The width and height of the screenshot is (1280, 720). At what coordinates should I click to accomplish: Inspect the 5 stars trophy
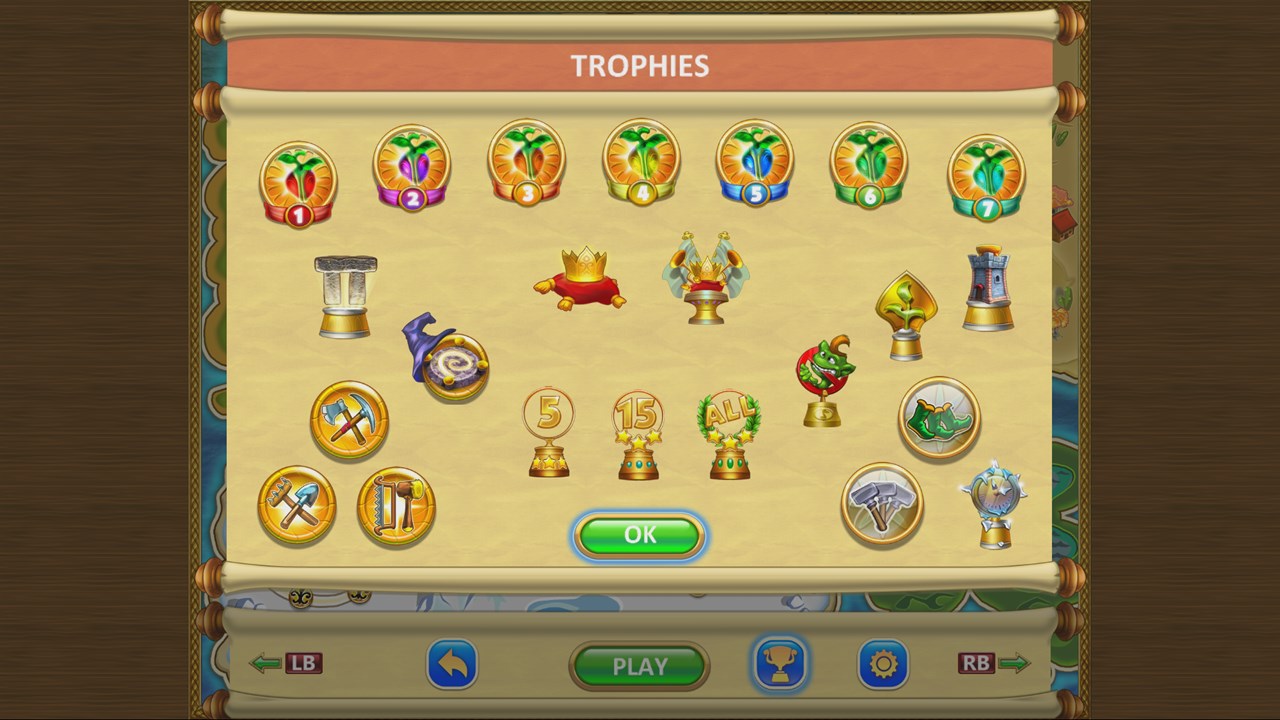point(549,432)
